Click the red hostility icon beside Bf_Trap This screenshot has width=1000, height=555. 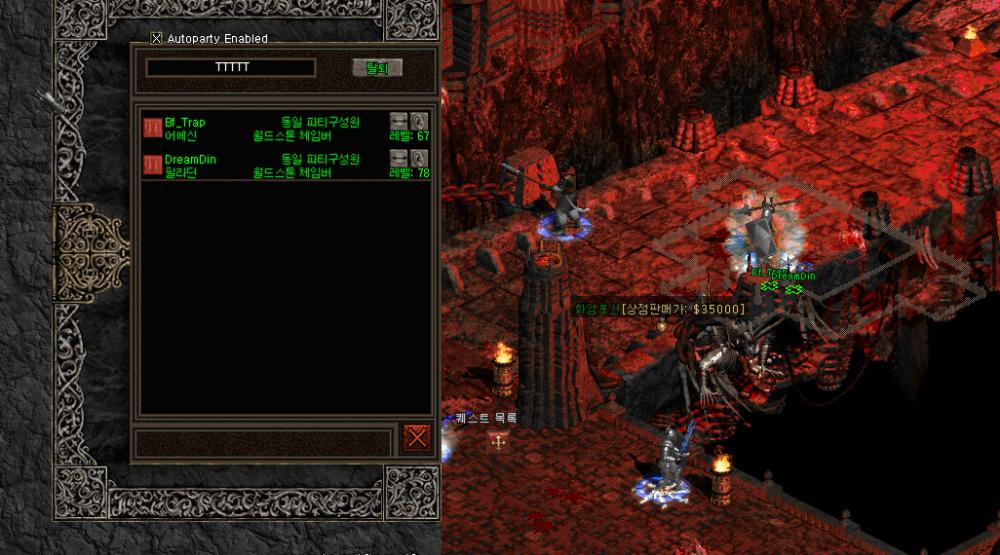click(x=153, y=128)
